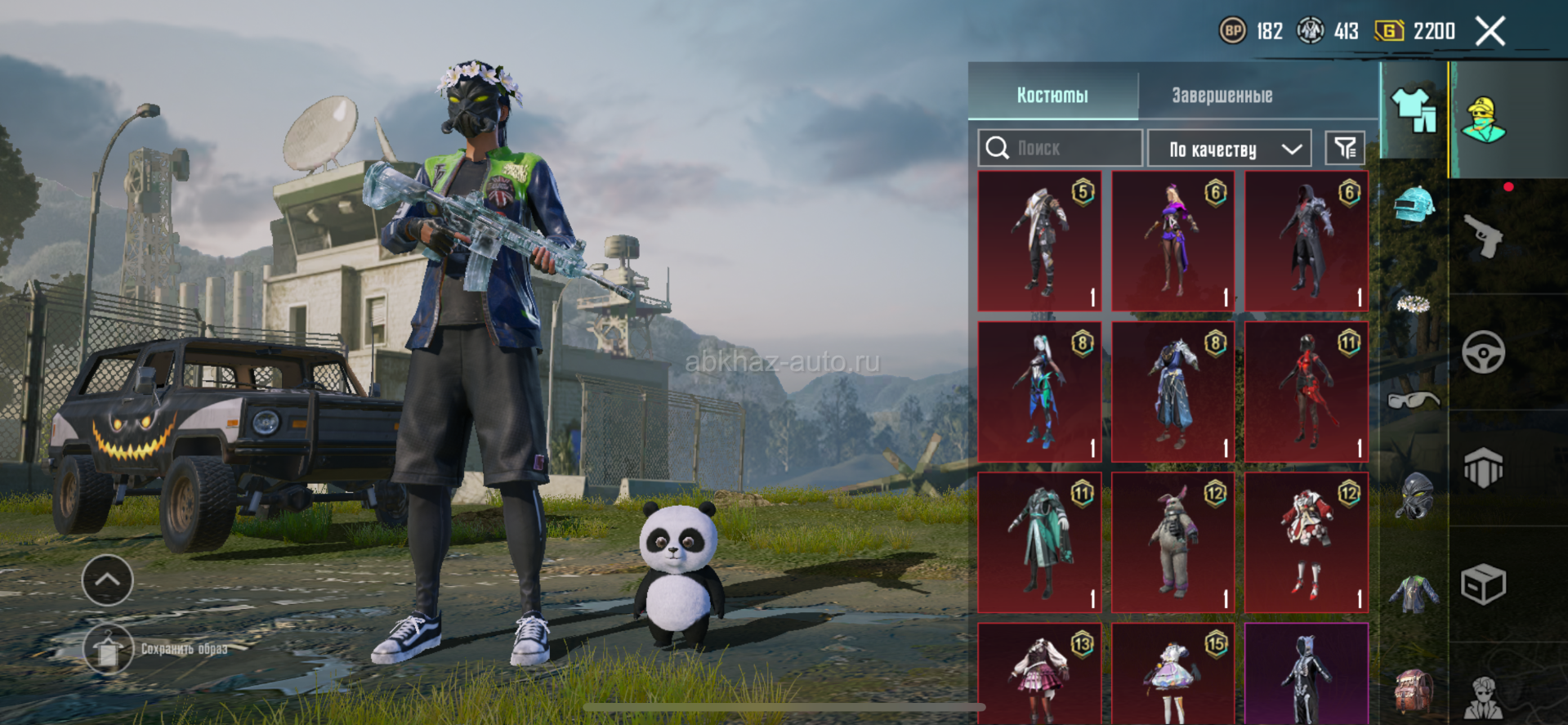Open the Завершенные tab
Viewport: 1568px width, 725px height.
tap(1222, 96)
